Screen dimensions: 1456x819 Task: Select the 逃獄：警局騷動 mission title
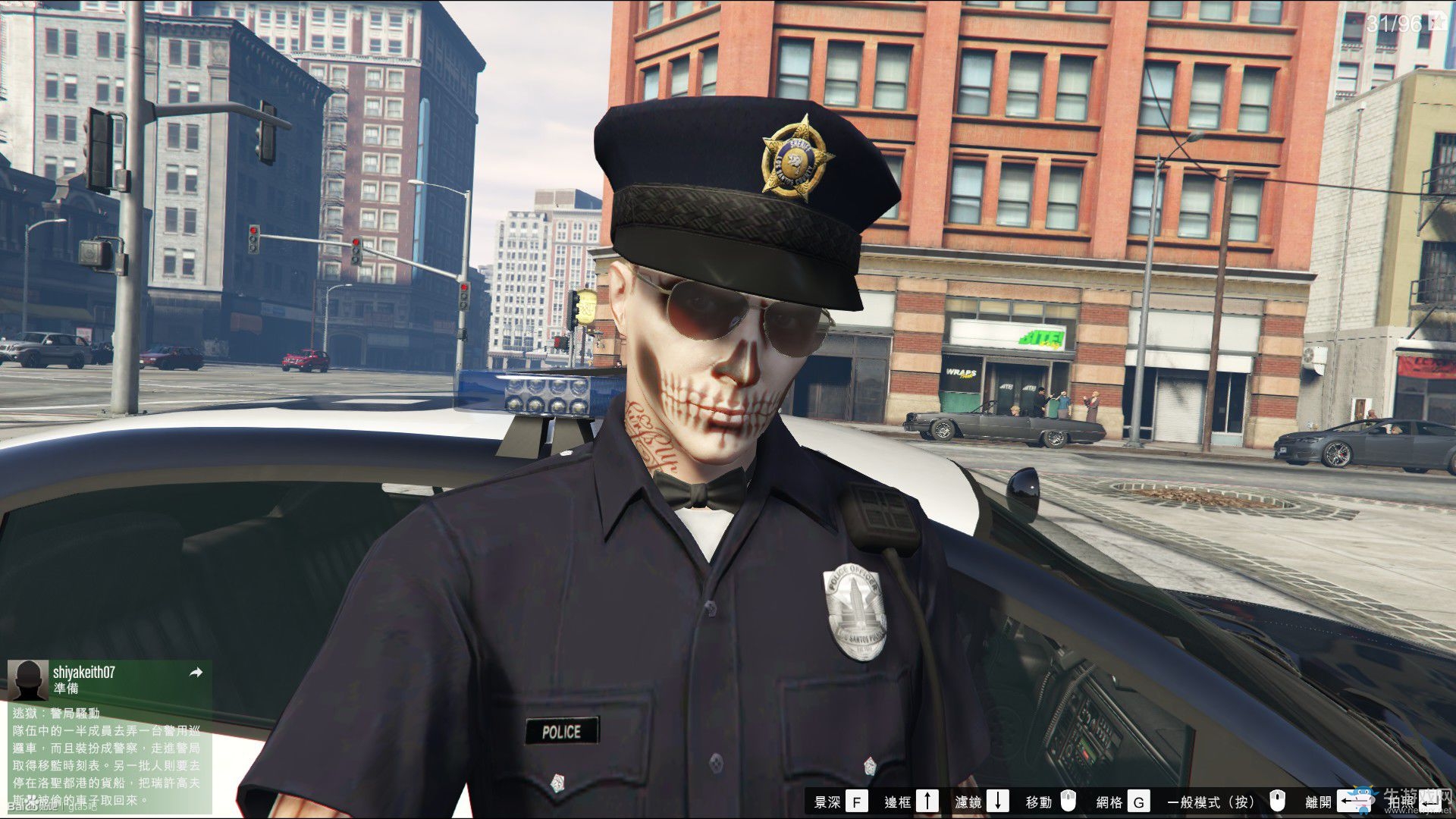pyautogui.click(x=57, y=712)
